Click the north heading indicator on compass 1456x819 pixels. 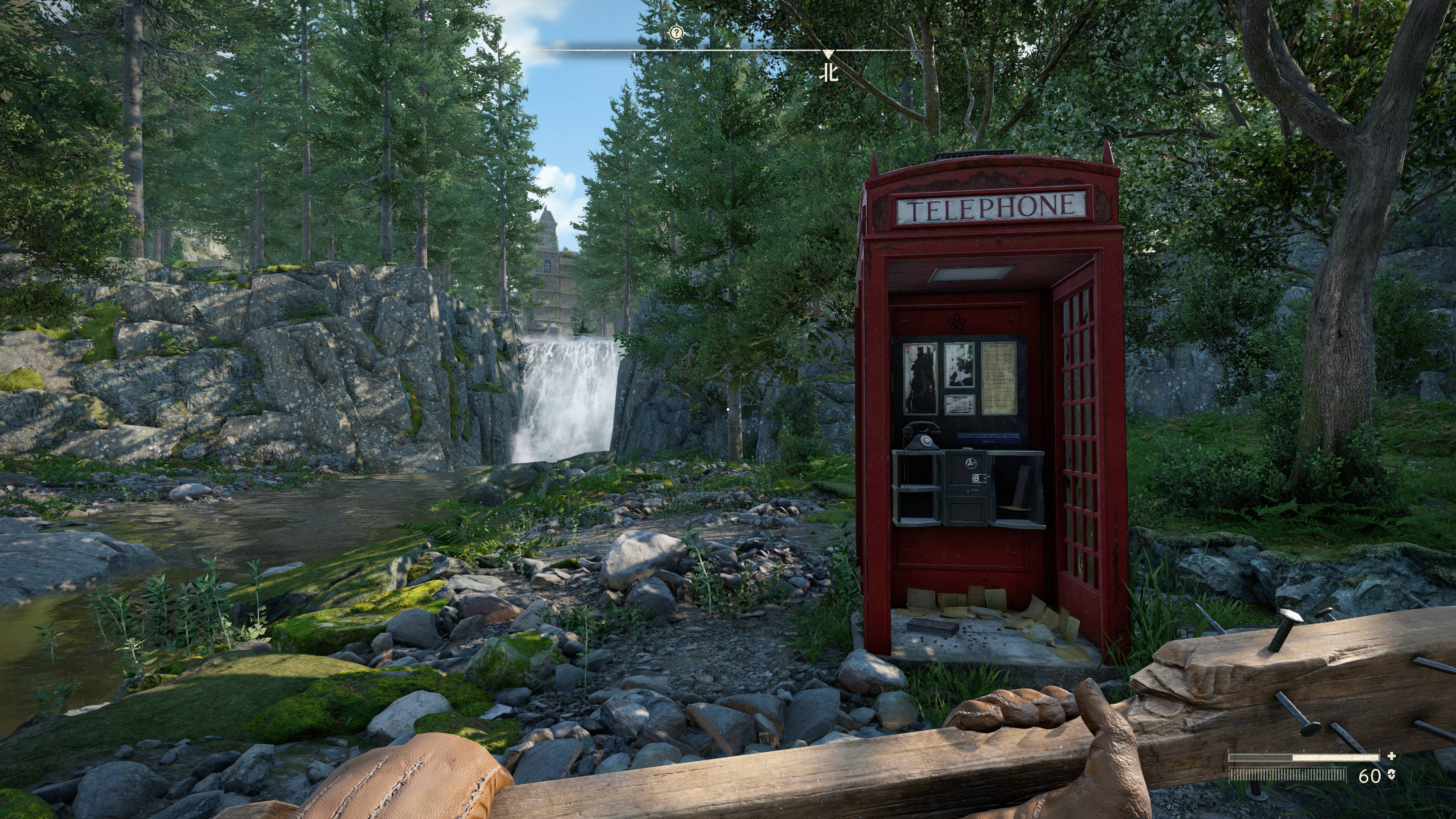coord(829,74)
